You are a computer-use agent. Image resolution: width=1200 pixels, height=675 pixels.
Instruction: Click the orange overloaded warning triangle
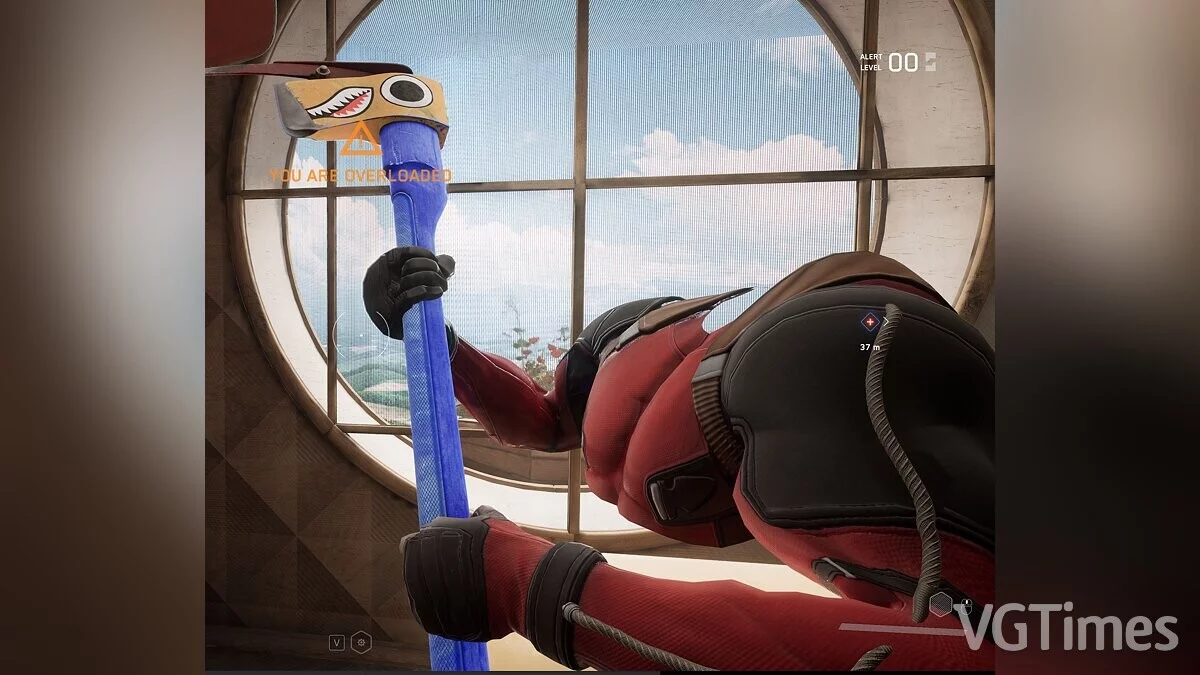click(360, 142)
